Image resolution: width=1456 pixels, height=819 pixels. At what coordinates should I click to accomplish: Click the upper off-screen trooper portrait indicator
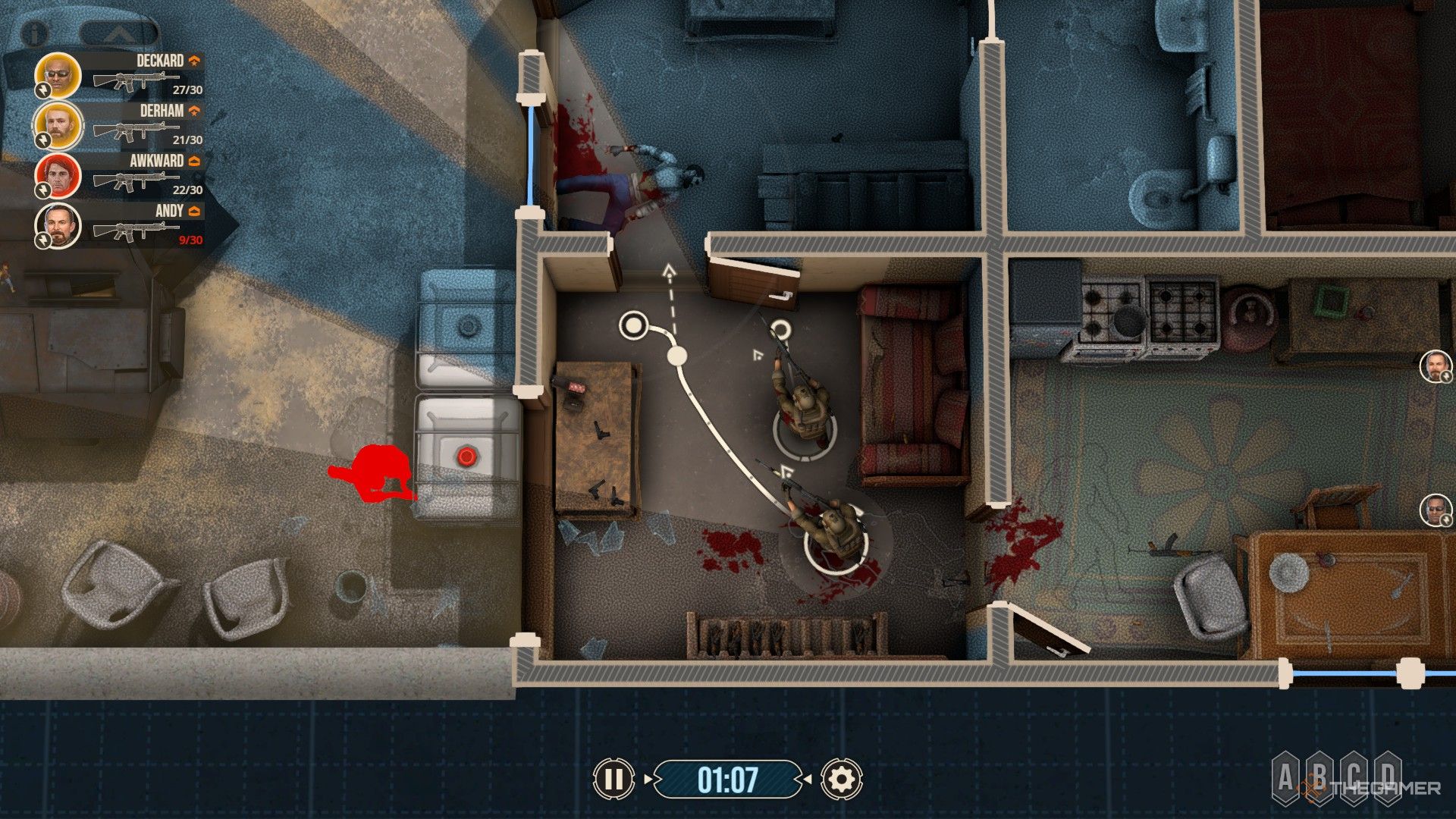click(x=1435, y=366)
